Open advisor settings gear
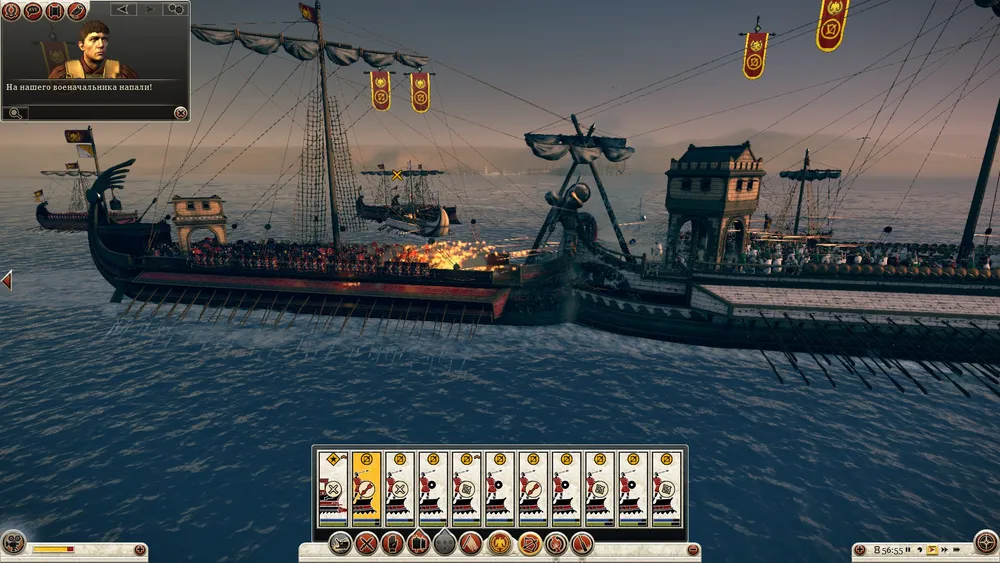 175,9
